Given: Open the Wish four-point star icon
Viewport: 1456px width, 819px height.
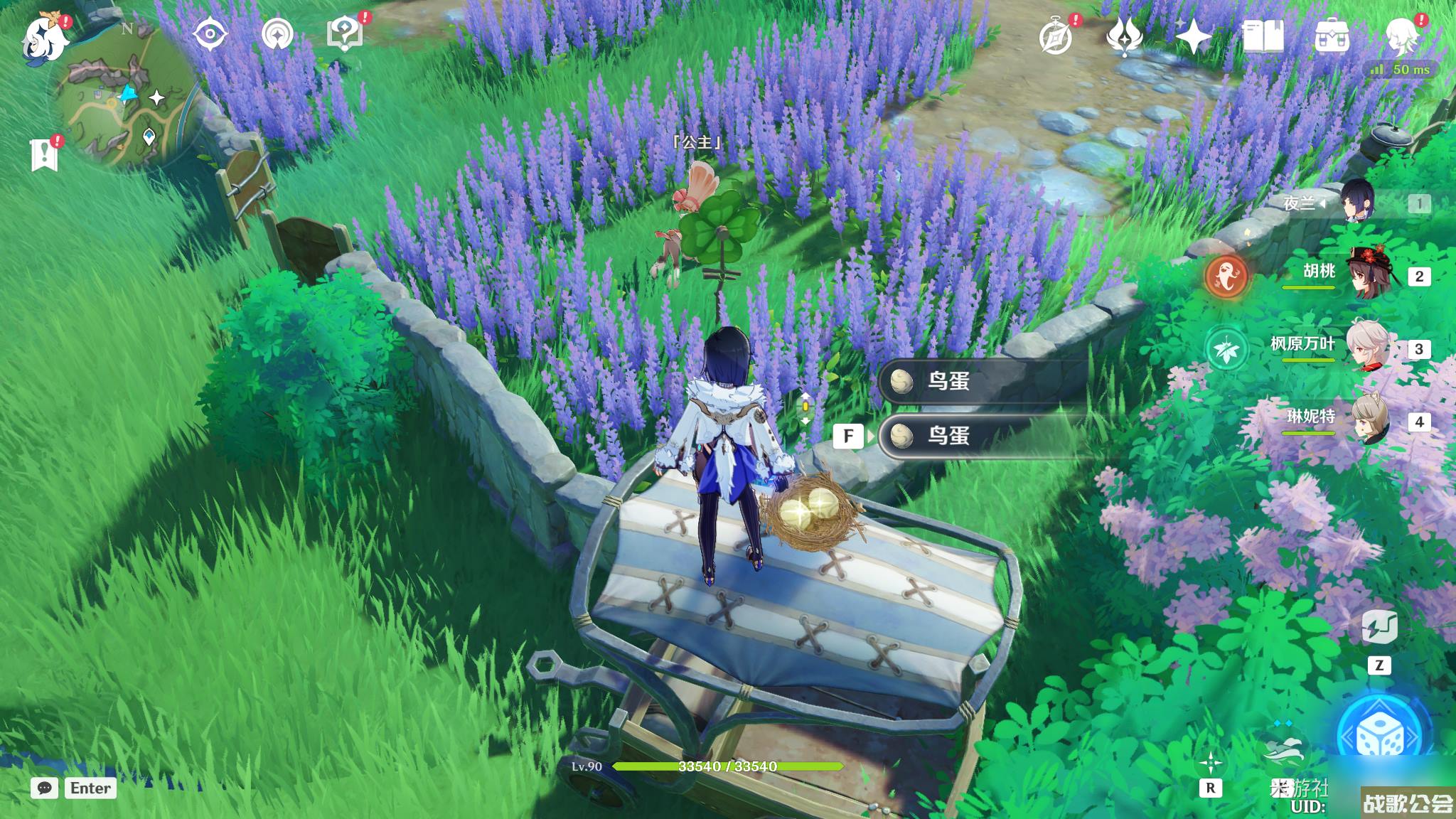Looking at the screenshot, I should pos(1194,37).
